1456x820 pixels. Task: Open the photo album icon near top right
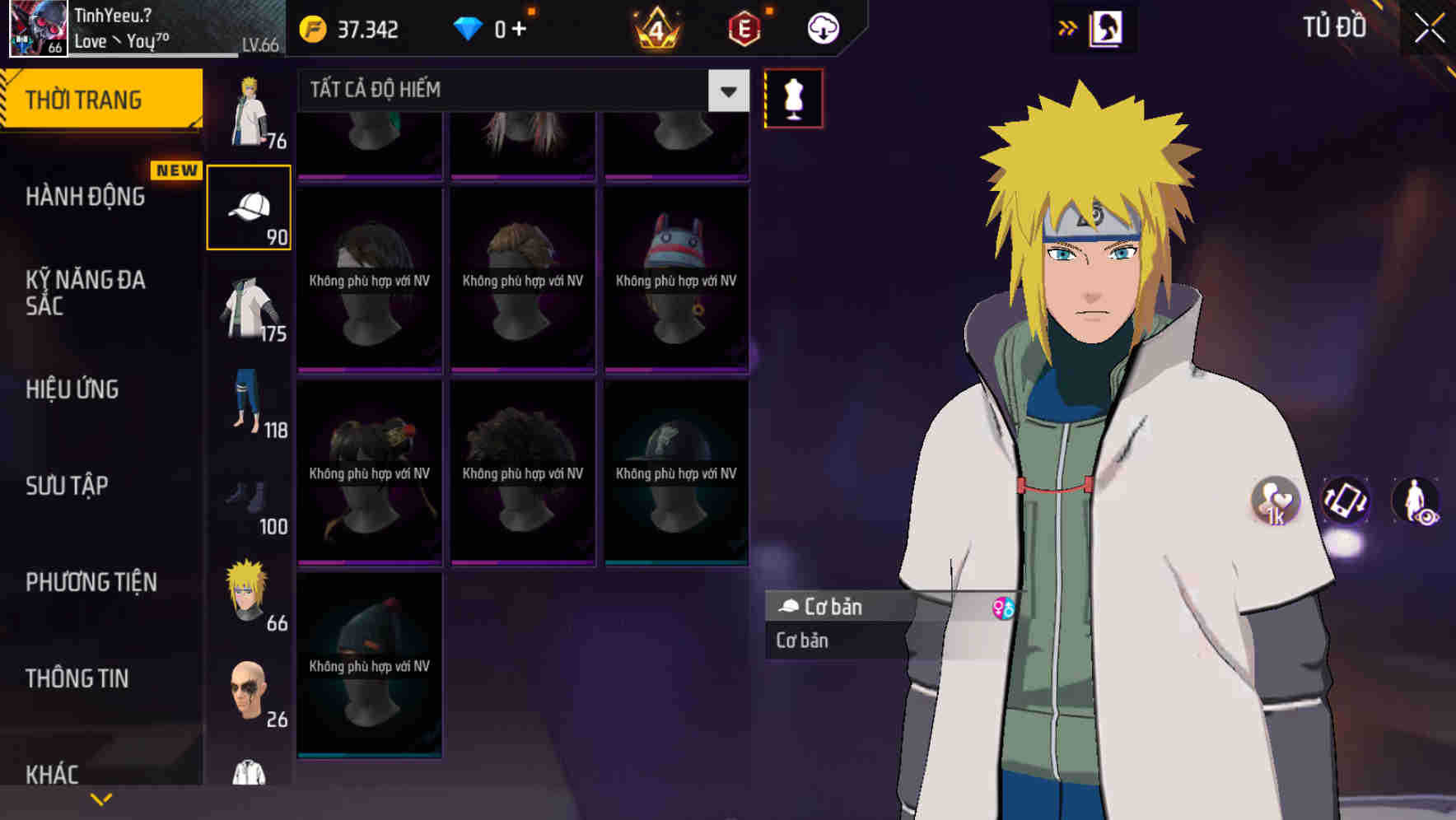(x=1105, y=27)
